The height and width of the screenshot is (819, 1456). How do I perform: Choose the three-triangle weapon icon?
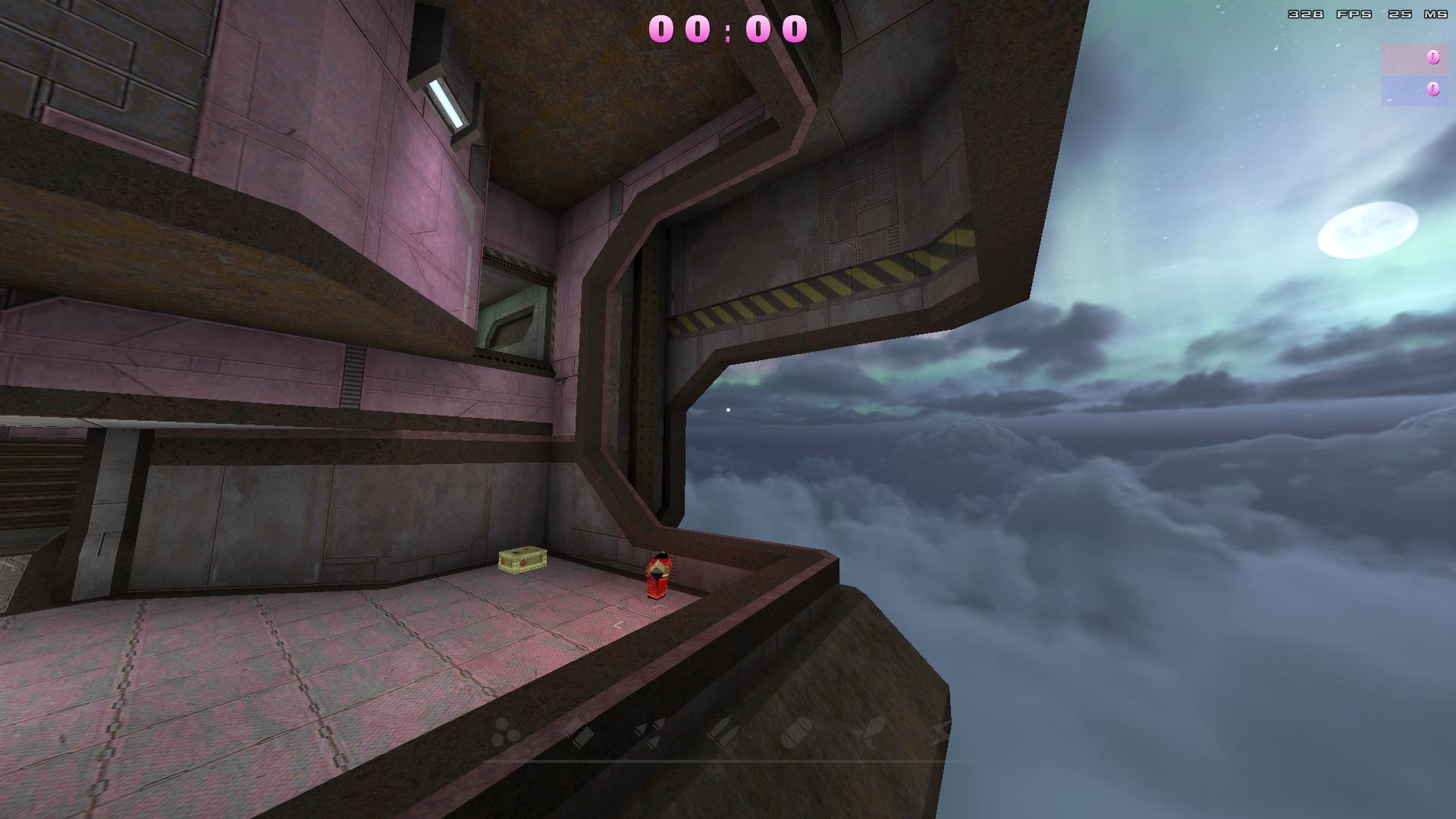point(650,733)
